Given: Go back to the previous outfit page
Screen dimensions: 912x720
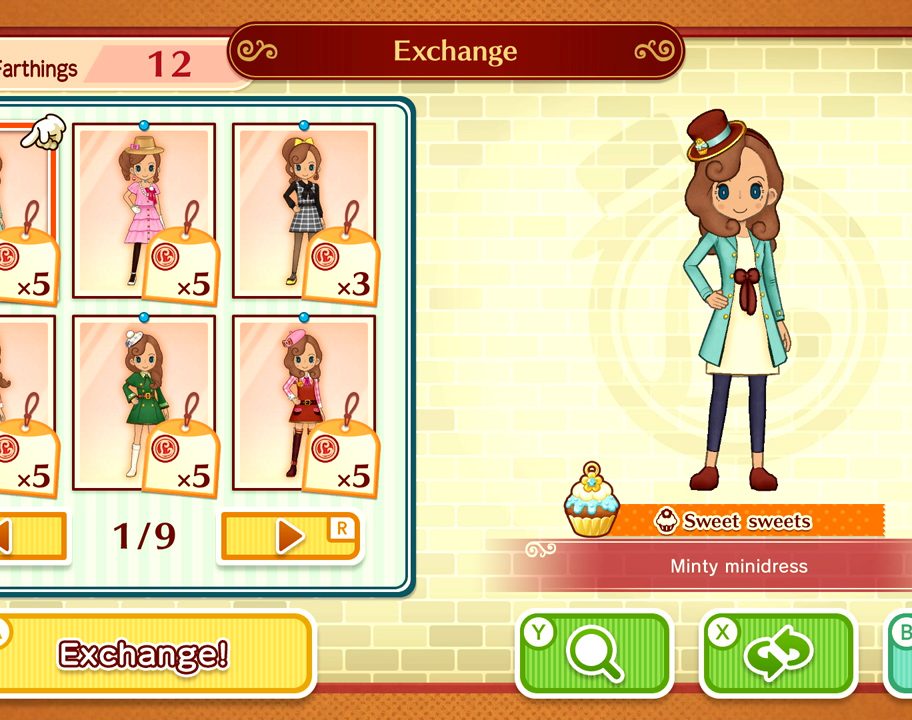Looking at the screenshot, I should coord(32,537).
